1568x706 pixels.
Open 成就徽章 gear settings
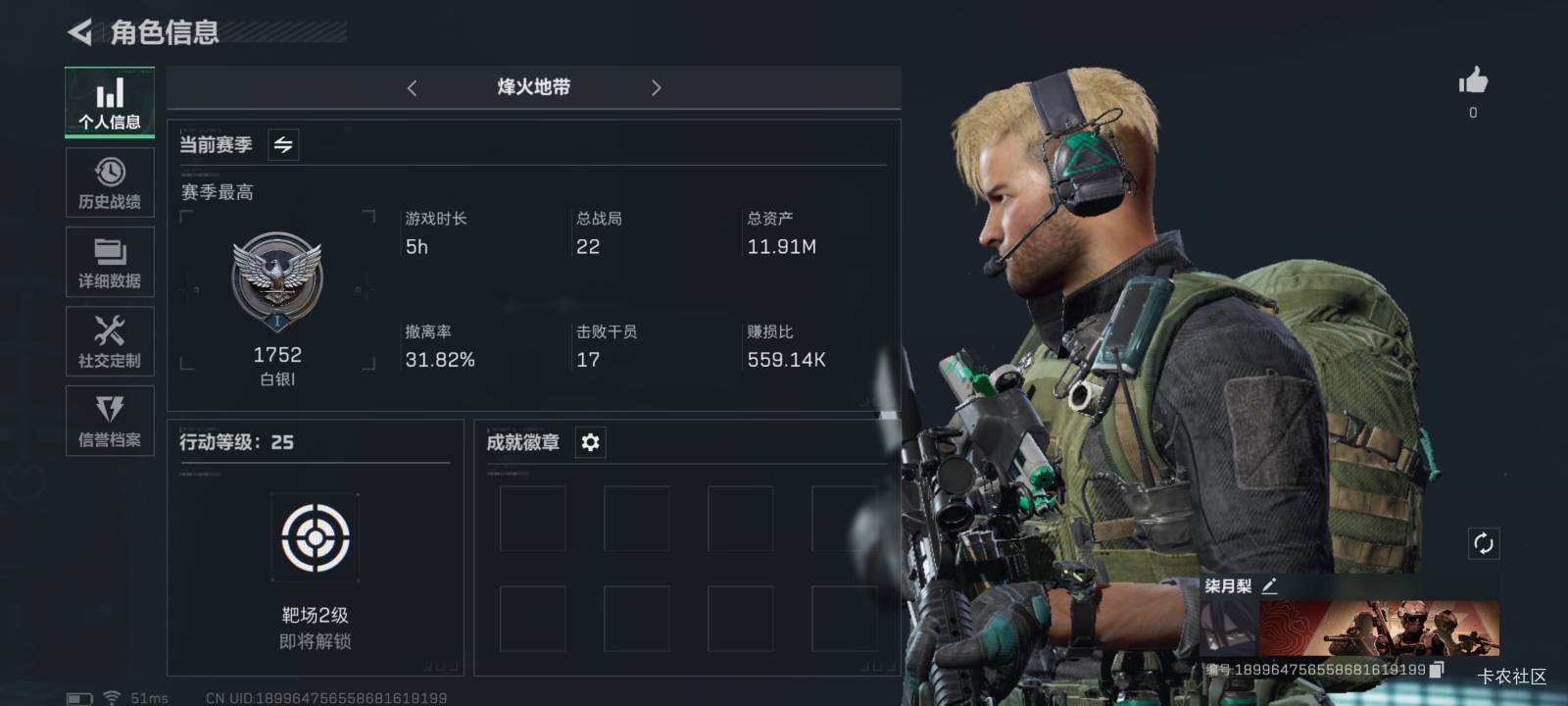point(590,442)
